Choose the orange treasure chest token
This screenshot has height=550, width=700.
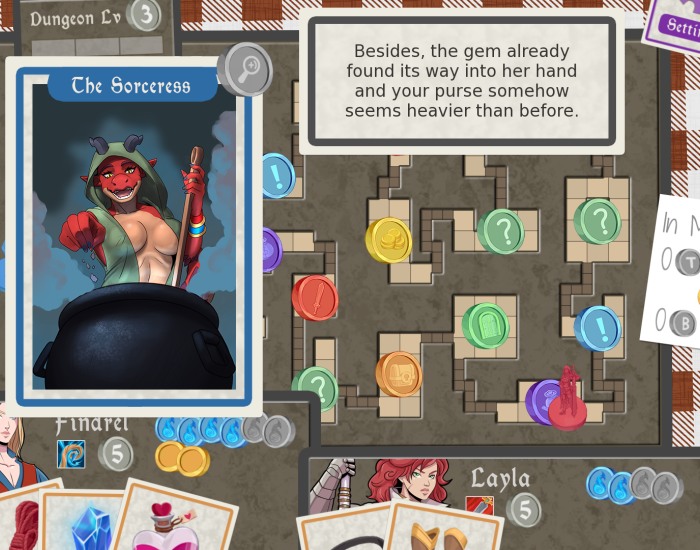[398, 374]
